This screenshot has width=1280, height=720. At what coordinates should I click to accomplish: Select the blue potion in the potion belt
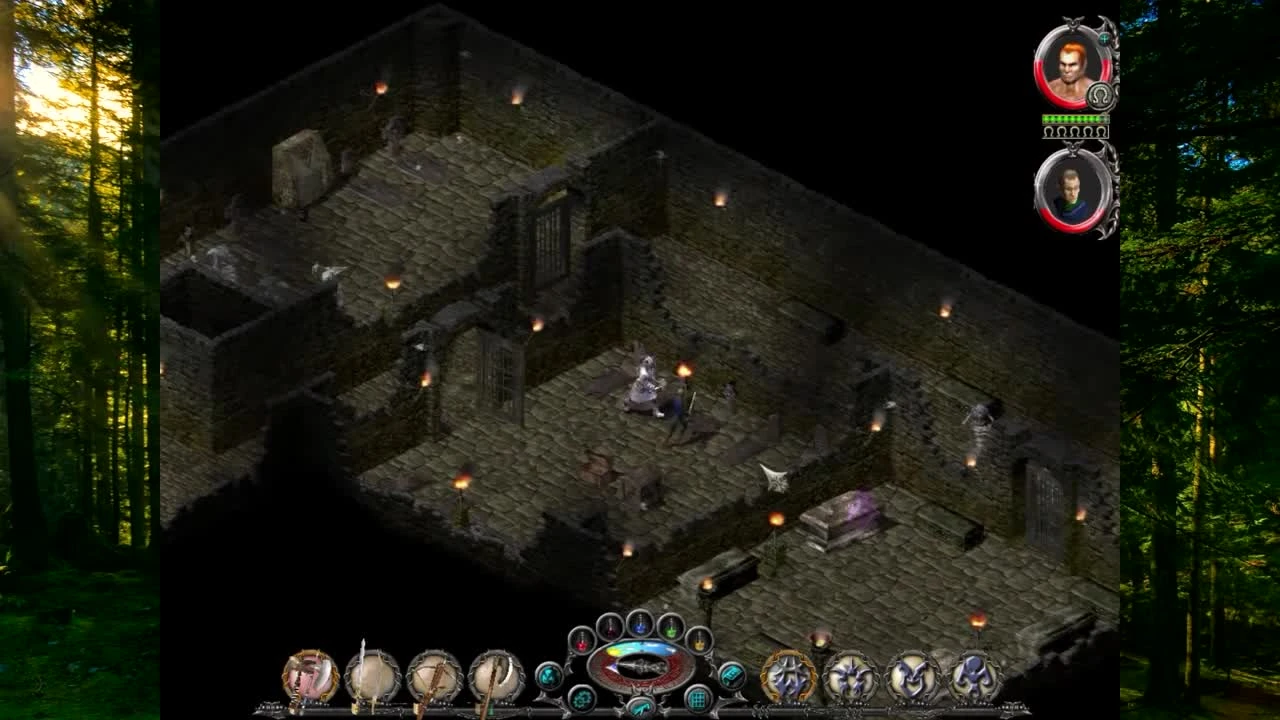(640, 624)
